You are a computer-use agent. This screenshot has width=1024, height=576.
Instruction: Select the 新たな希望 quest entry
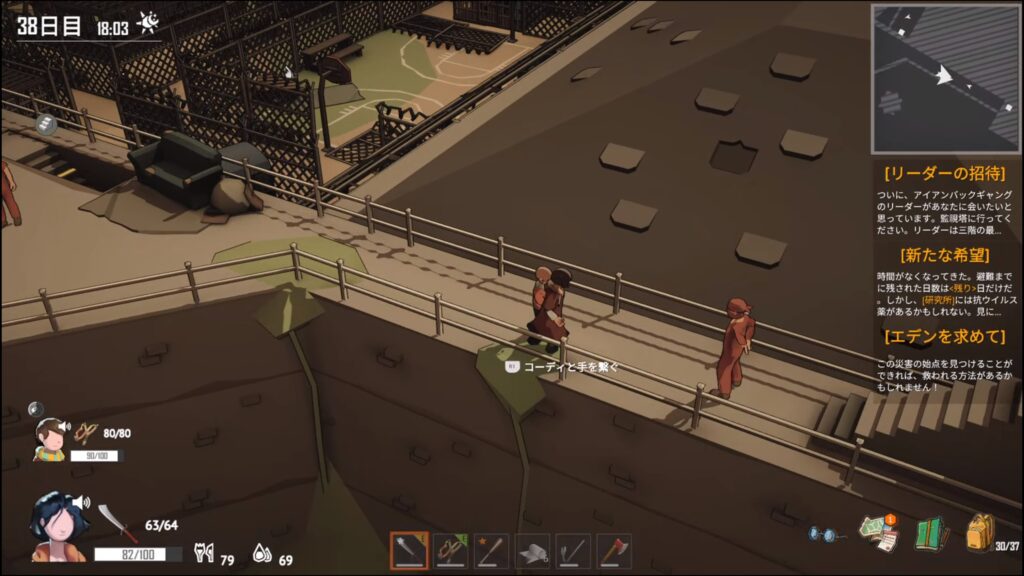[x=945, y=254]
